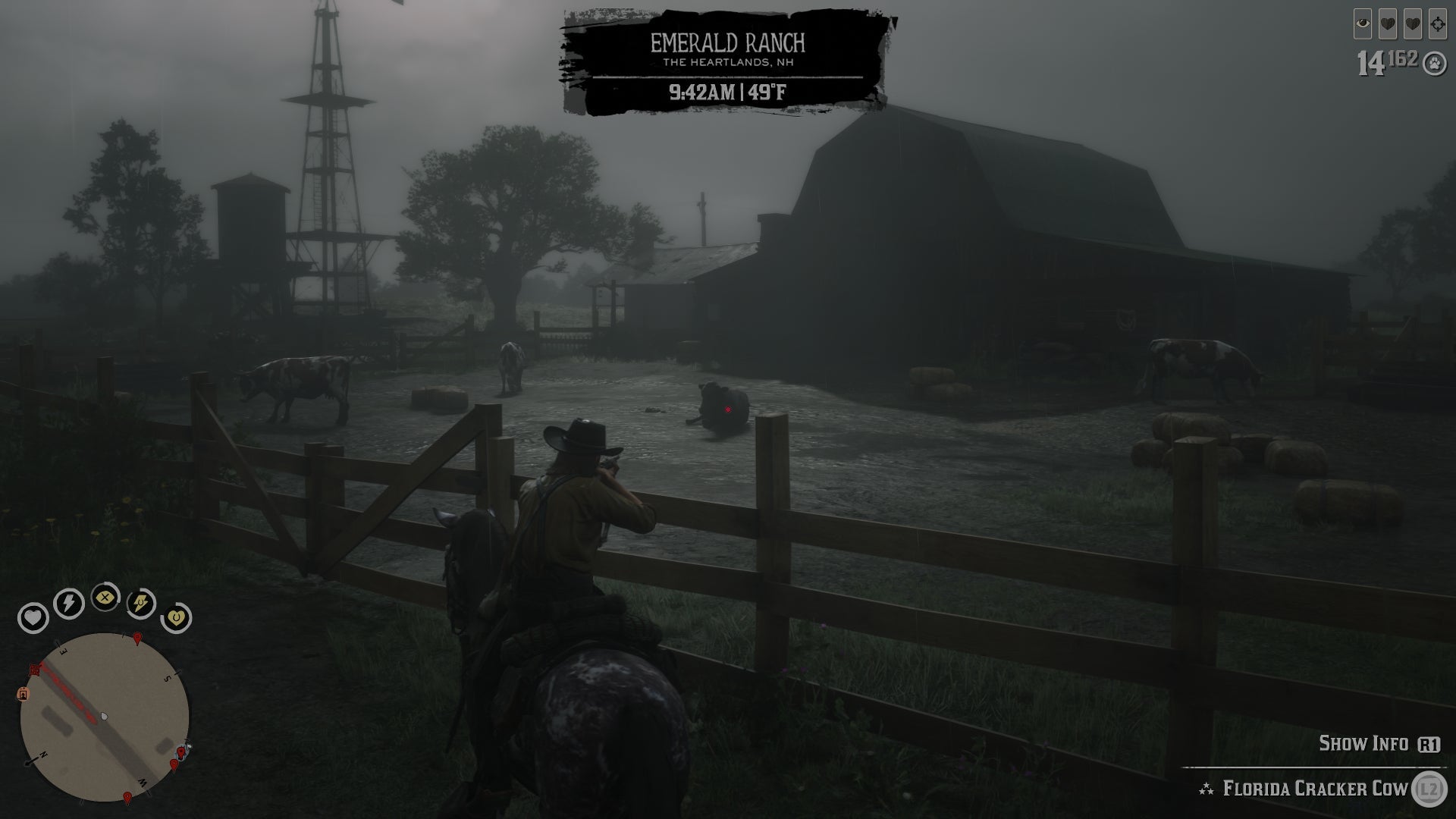This screenshot has width=1456, height=819.
Task: Click the Dead Eye core icon with X symbol
Action: coord(105,598)
